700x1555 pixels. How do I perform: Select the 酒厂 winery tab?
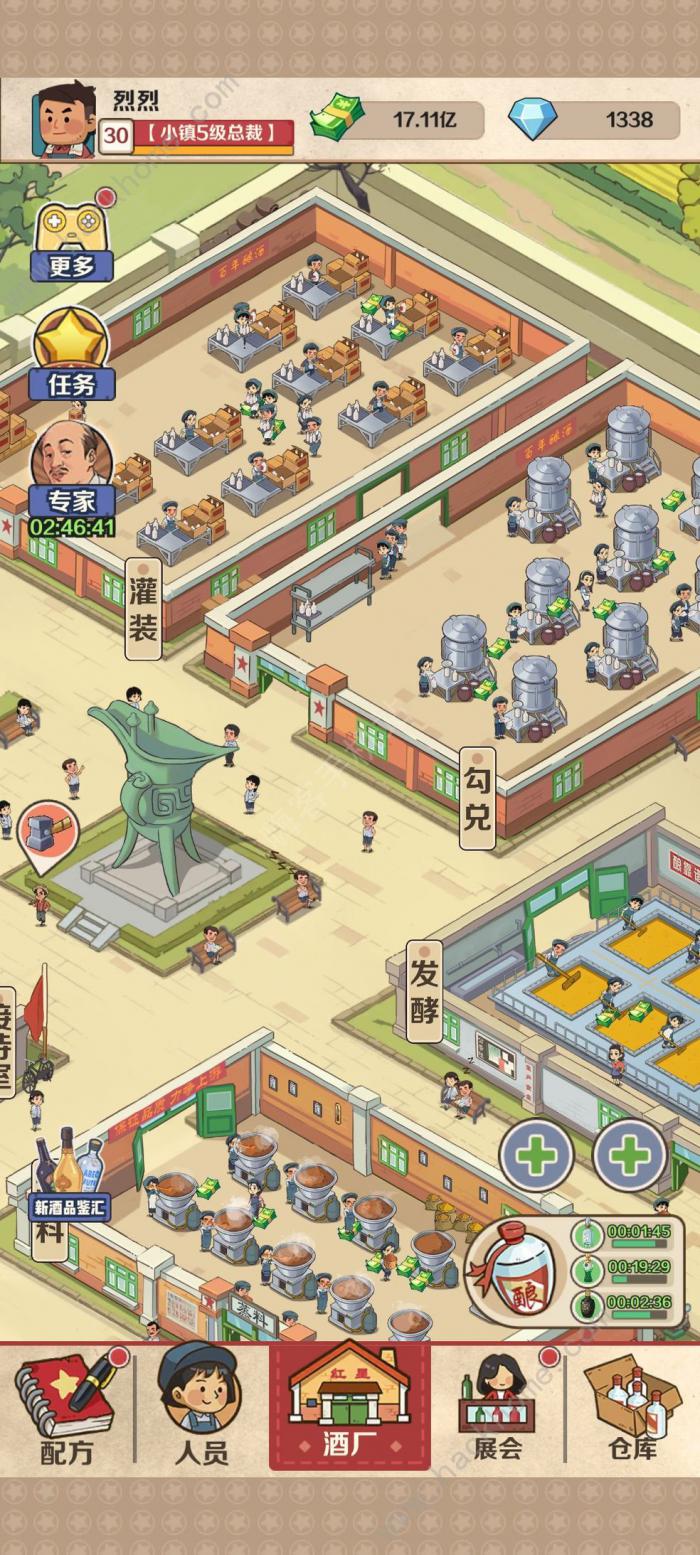point(349,1407)
